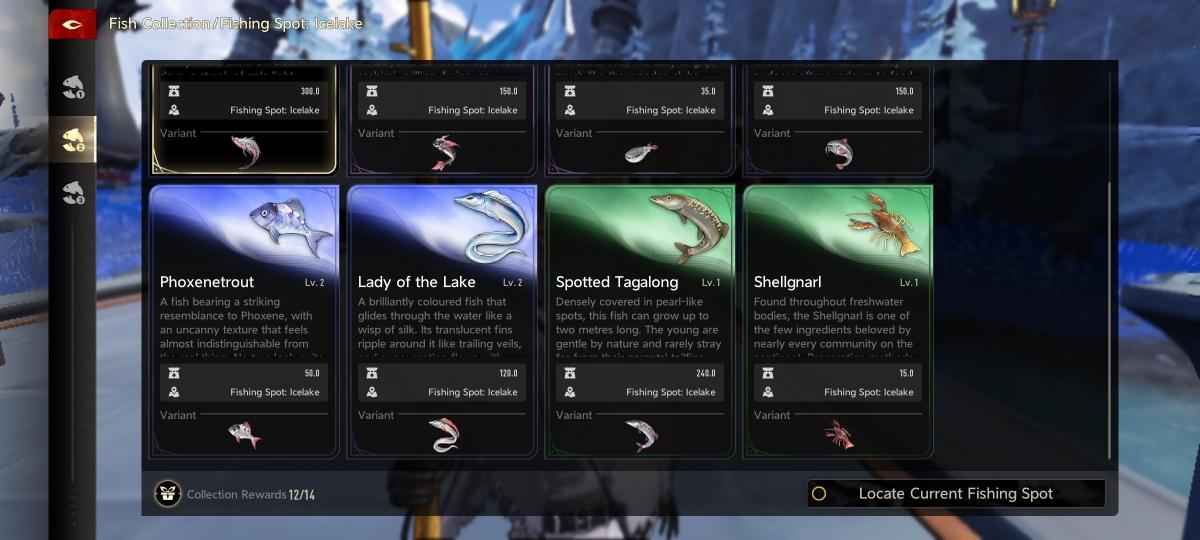The height and width of the screenshot is (540, 1200).
Task: View the Phoxenetrout variant icon
Action: pos(244,434)
